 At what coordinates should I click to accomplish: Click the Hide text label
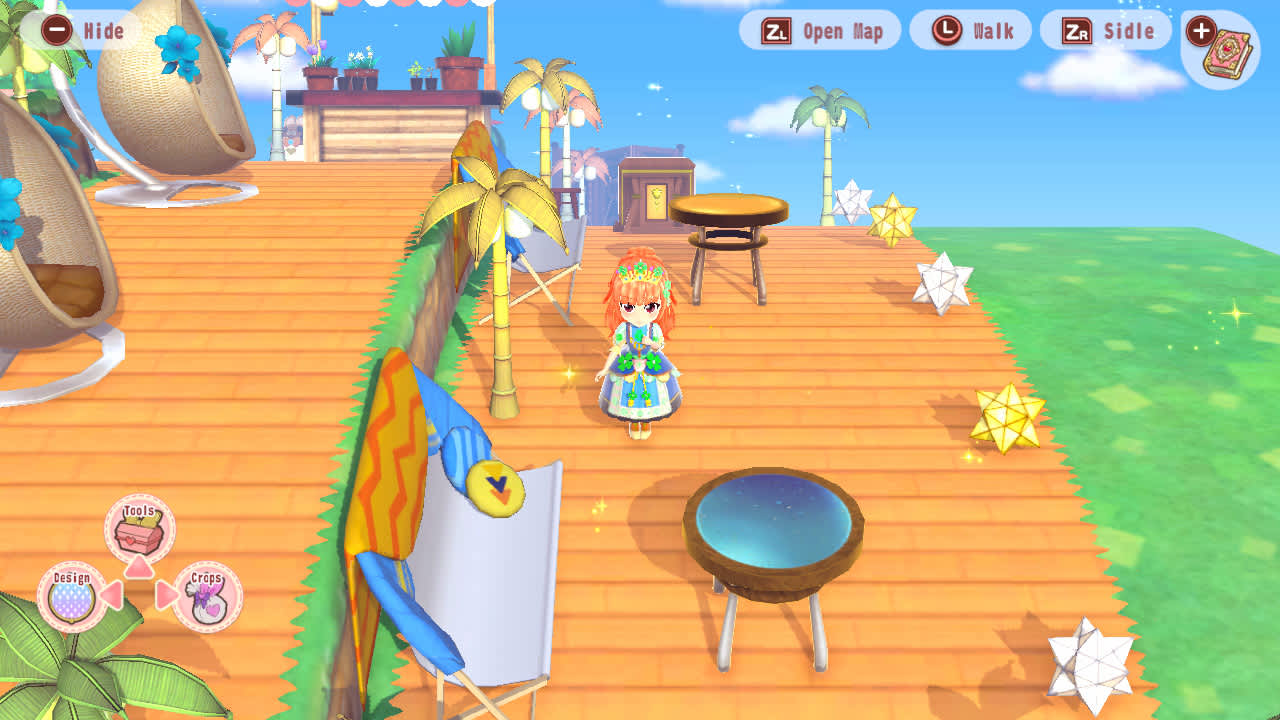click(x=103, y=31)
